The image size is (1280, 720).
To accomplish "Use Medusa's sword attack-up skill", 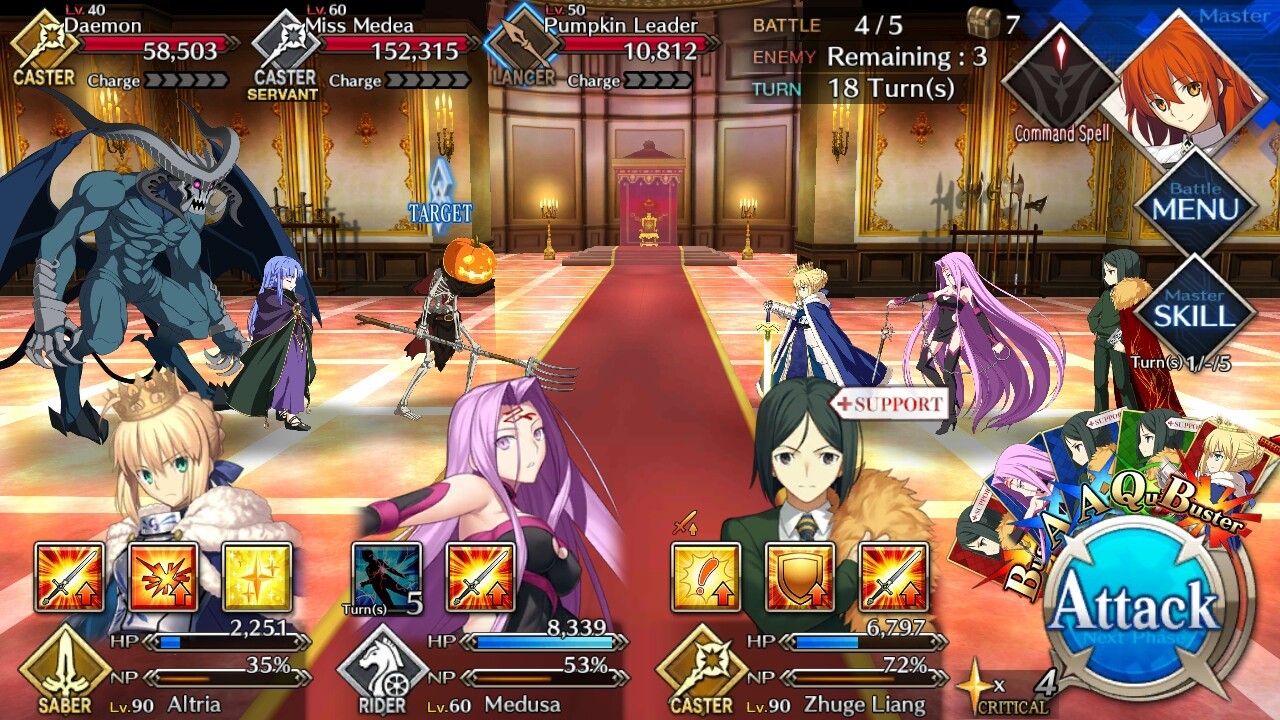I will click(x=480, y=577).
